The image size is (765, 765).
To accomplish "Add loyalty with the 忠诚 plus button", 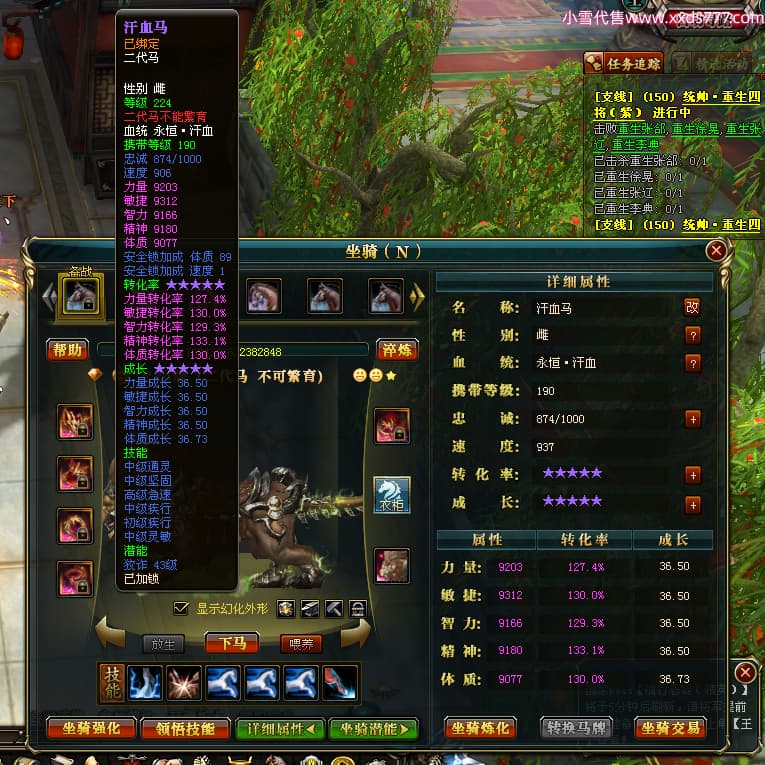I will click(x=692, y=419).
